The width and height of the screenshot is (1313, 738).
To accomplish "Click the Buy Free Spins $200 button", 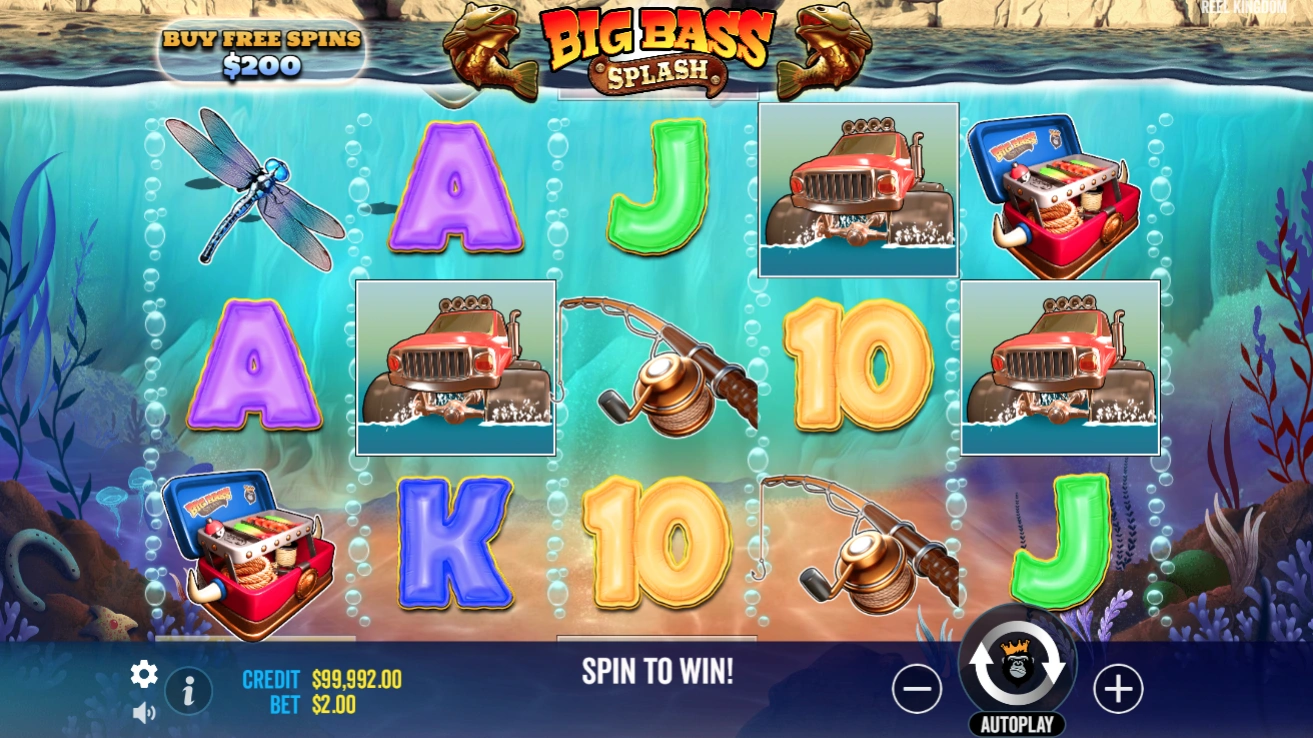I will (262, 48).
